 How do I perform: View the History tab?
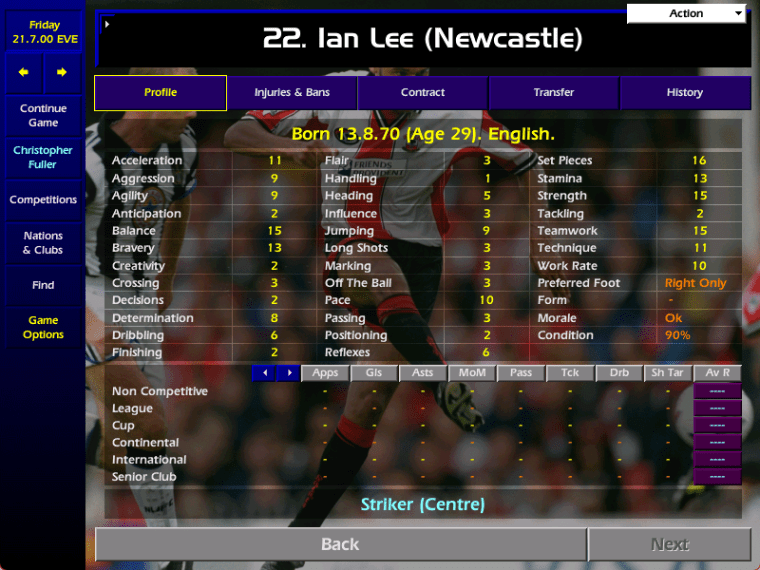click(685, 93)
